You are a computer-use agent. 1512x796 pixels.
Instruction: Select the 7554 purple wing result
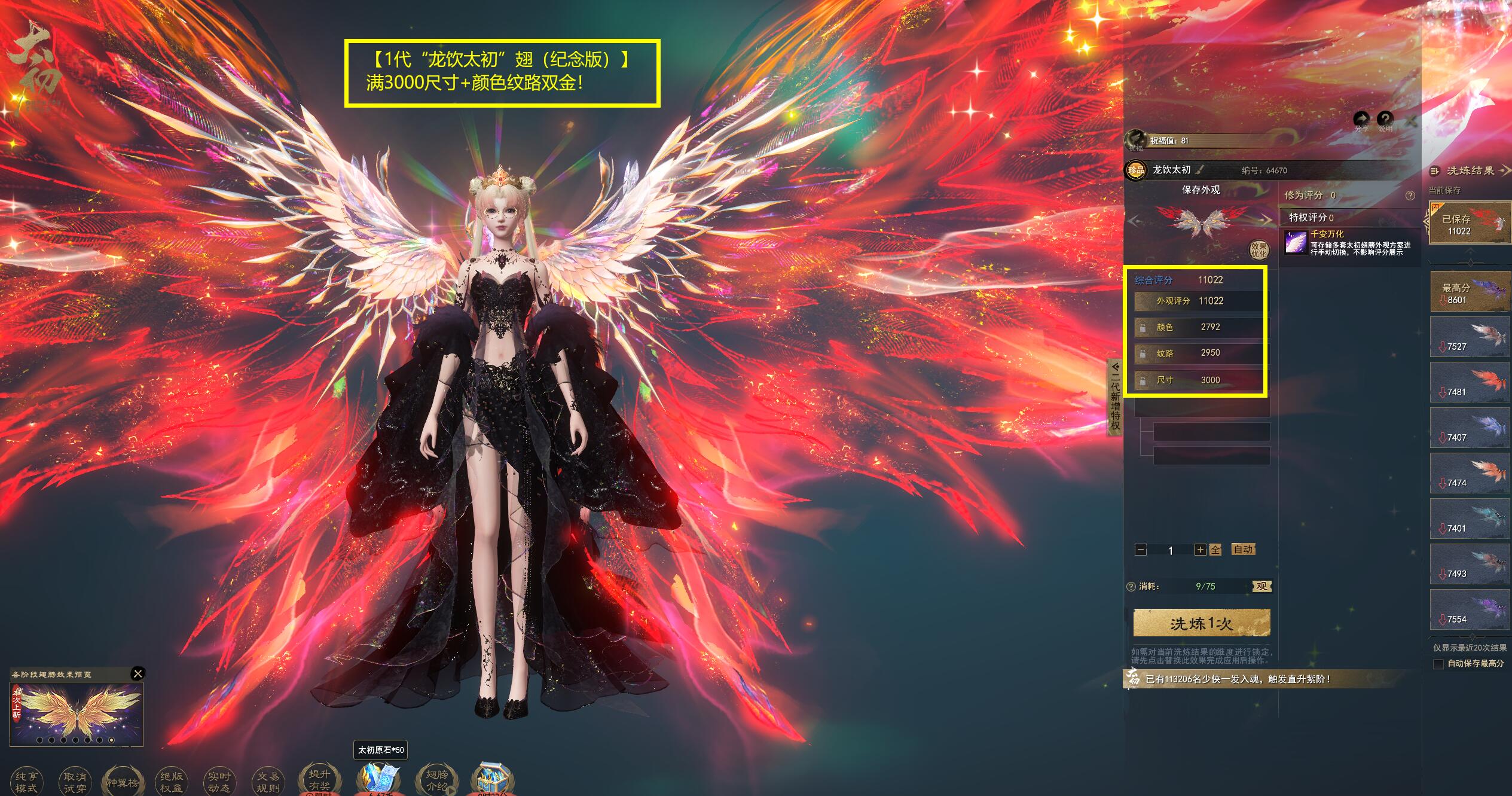point(1470,610)
